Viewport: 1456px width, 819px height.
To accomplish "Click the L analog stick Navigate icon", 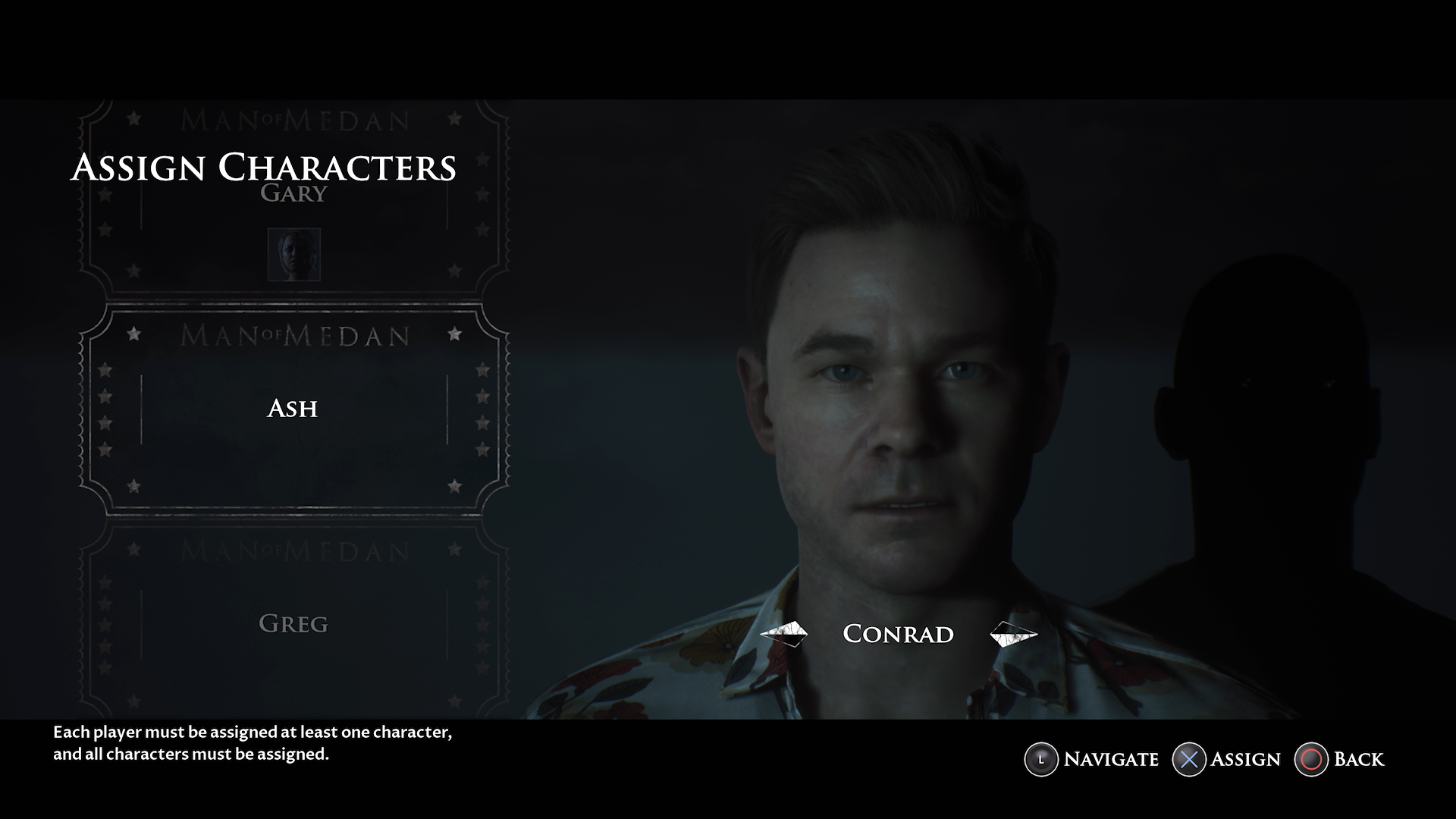I will (x=1040, y=759).
